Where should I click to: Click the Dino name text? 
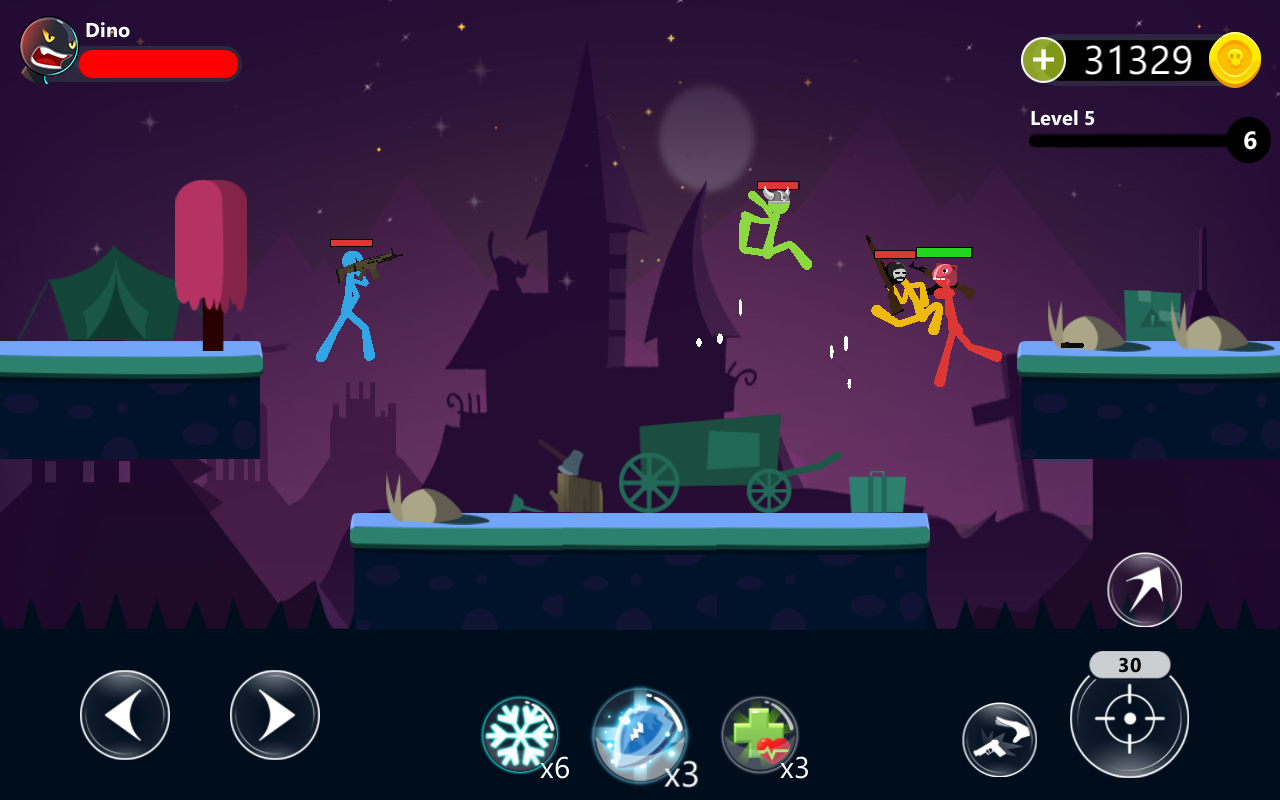coord(108,30)
